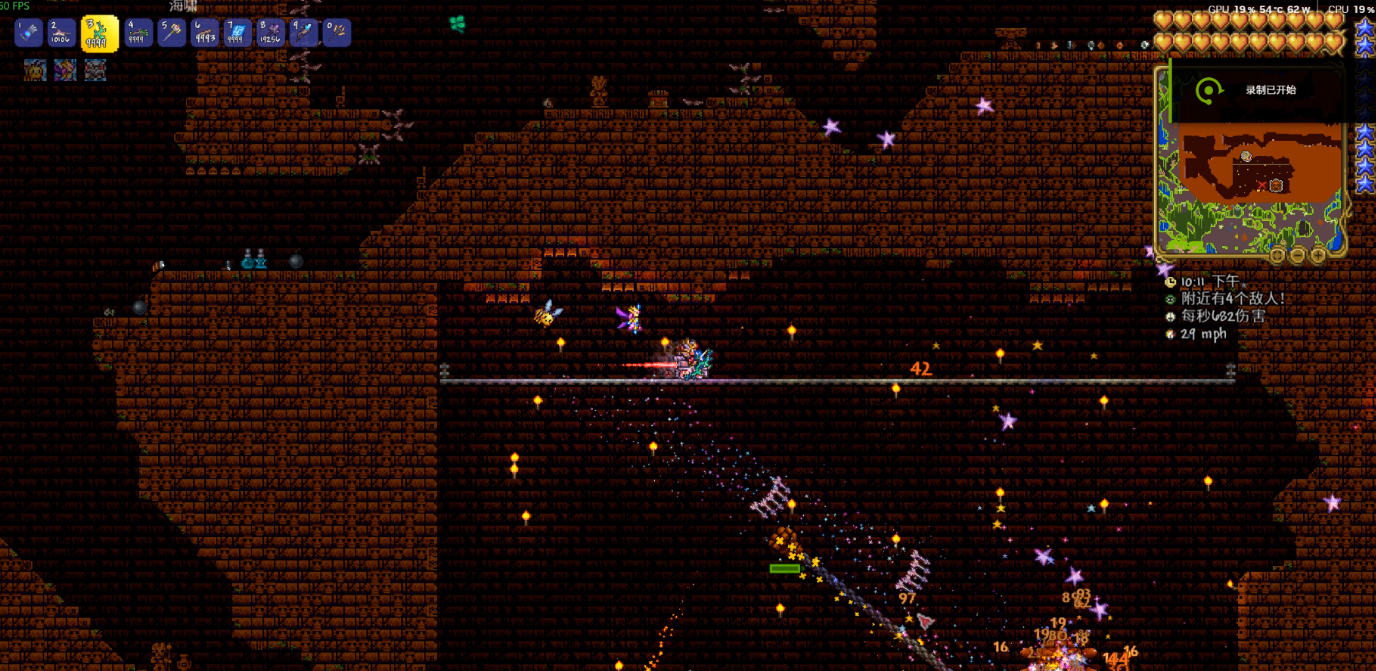Select the trident in hotbar slot 0

click(337, 33)
